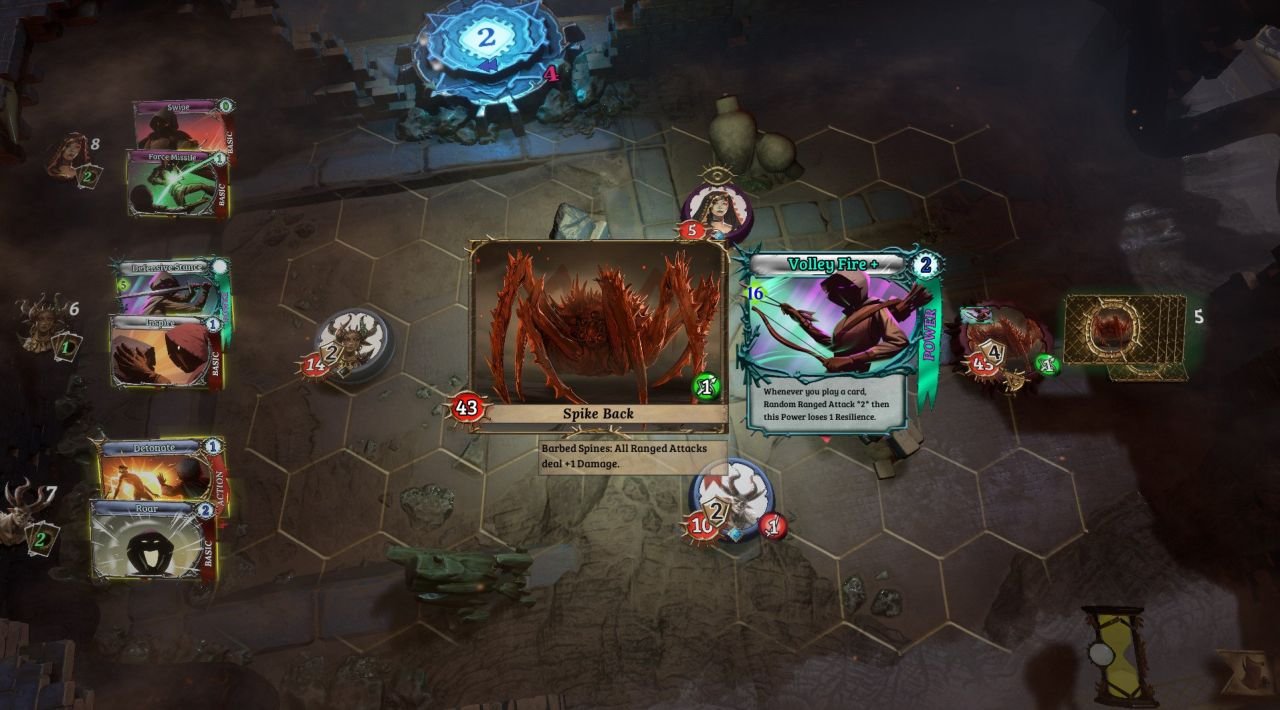Select the antlered beast hero portrait
1280x710 pixels.
22,512
